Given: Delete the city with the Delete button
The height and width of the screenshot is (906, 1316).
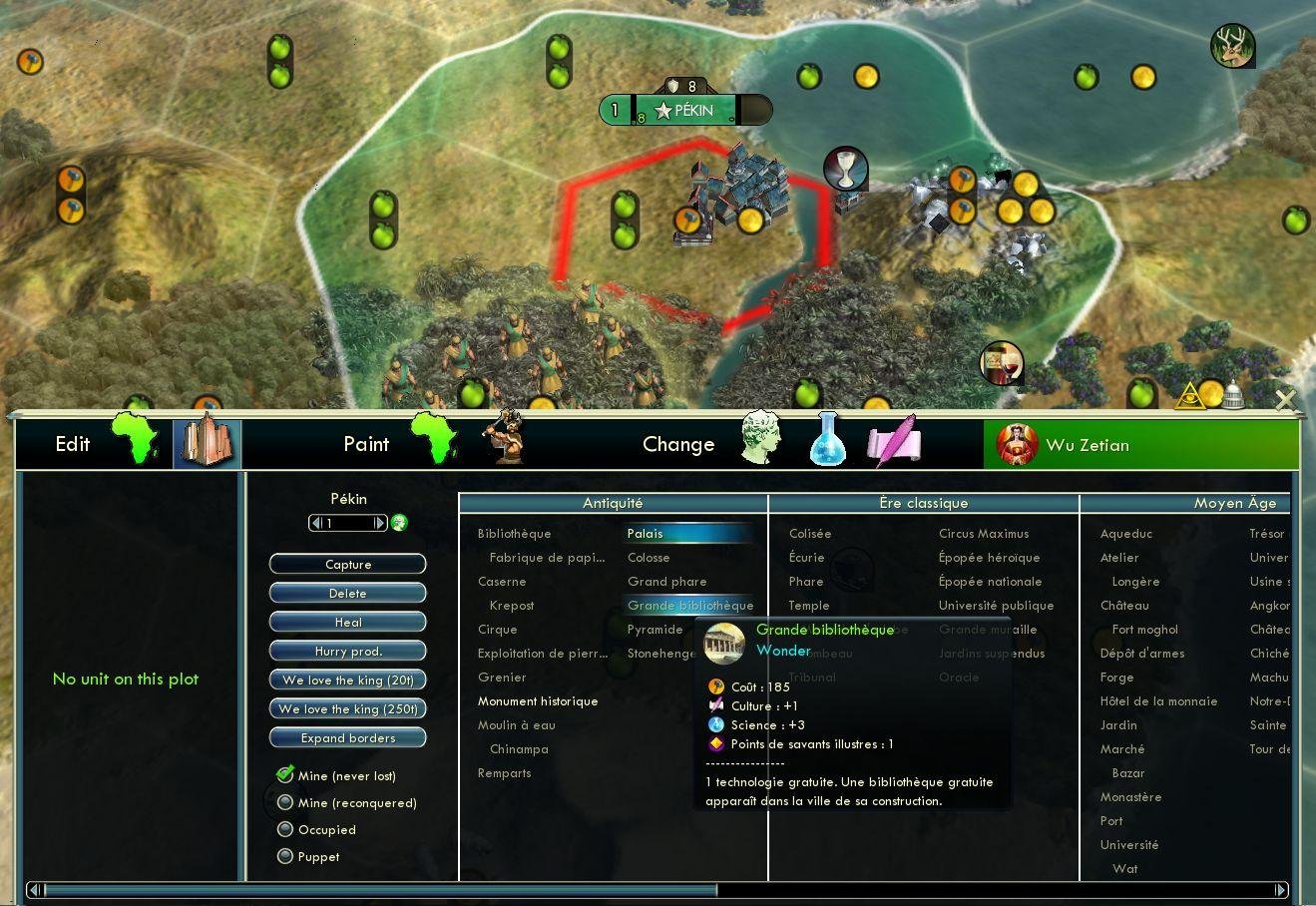Looking at the screenshot, I should [347, 594].
